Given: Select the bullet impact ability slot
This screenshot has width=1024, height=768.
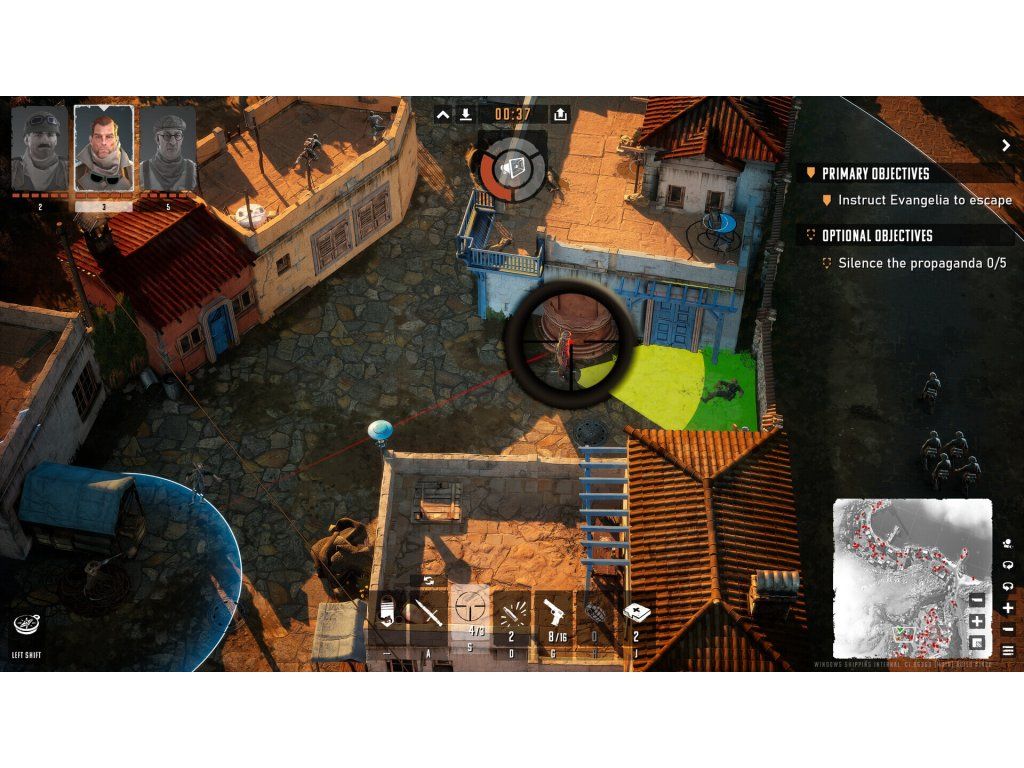Looking at the screenshot, I should click(513, 611).
